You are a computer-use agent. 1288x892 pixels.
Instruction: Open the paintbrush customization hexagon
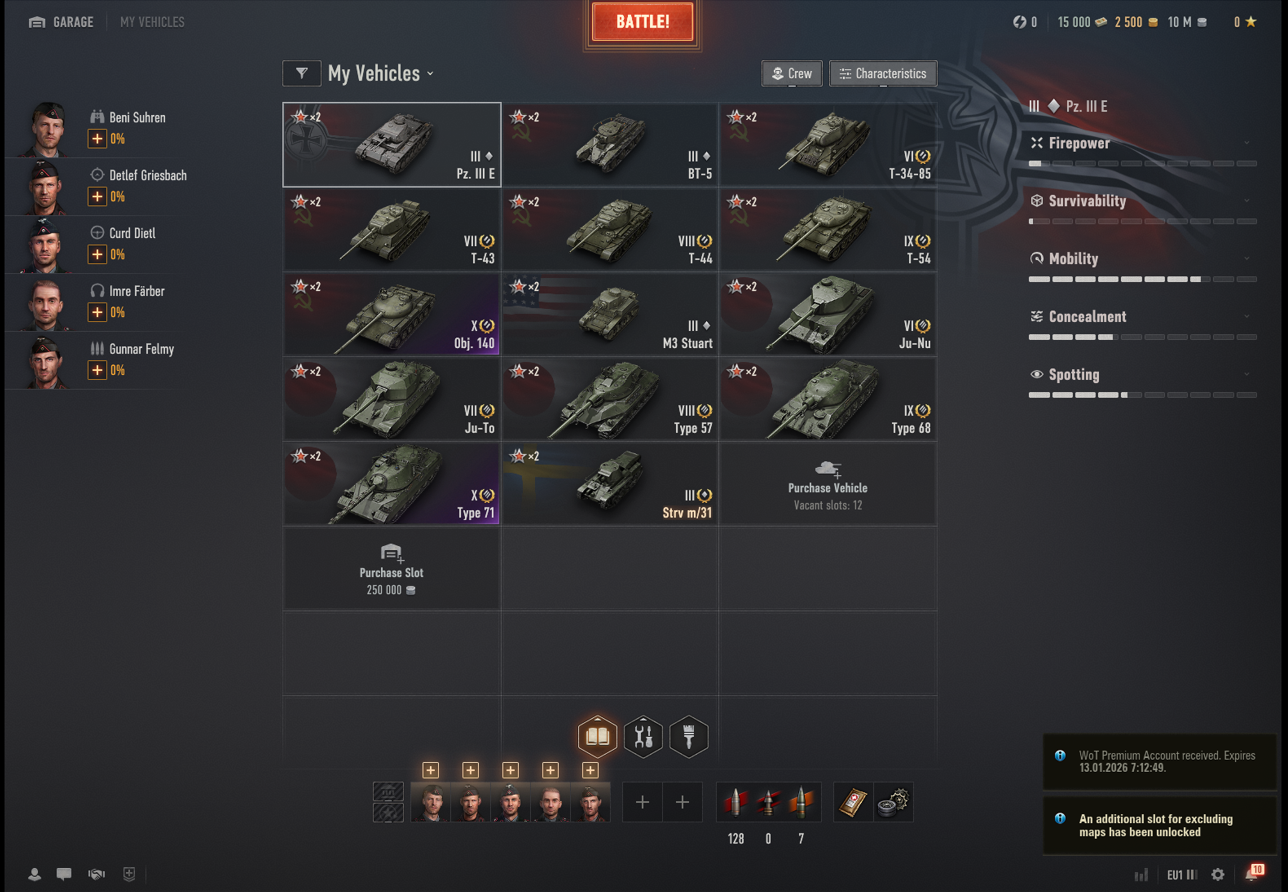pyautogui.click(x=689, y=737)
